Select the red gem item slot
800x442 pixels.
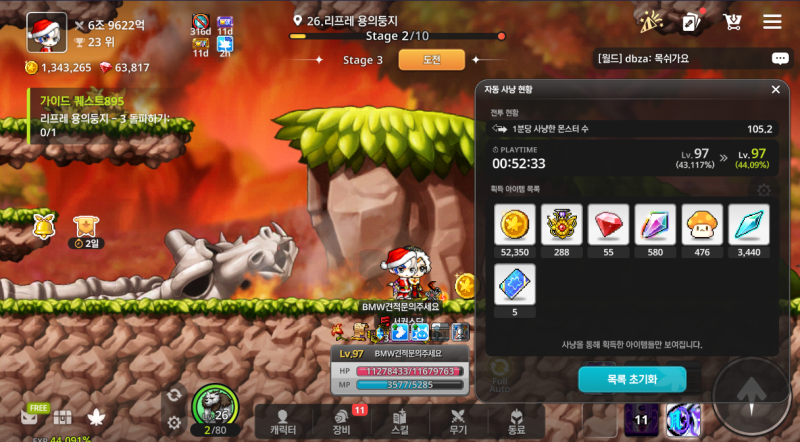(x=608, y=225)
